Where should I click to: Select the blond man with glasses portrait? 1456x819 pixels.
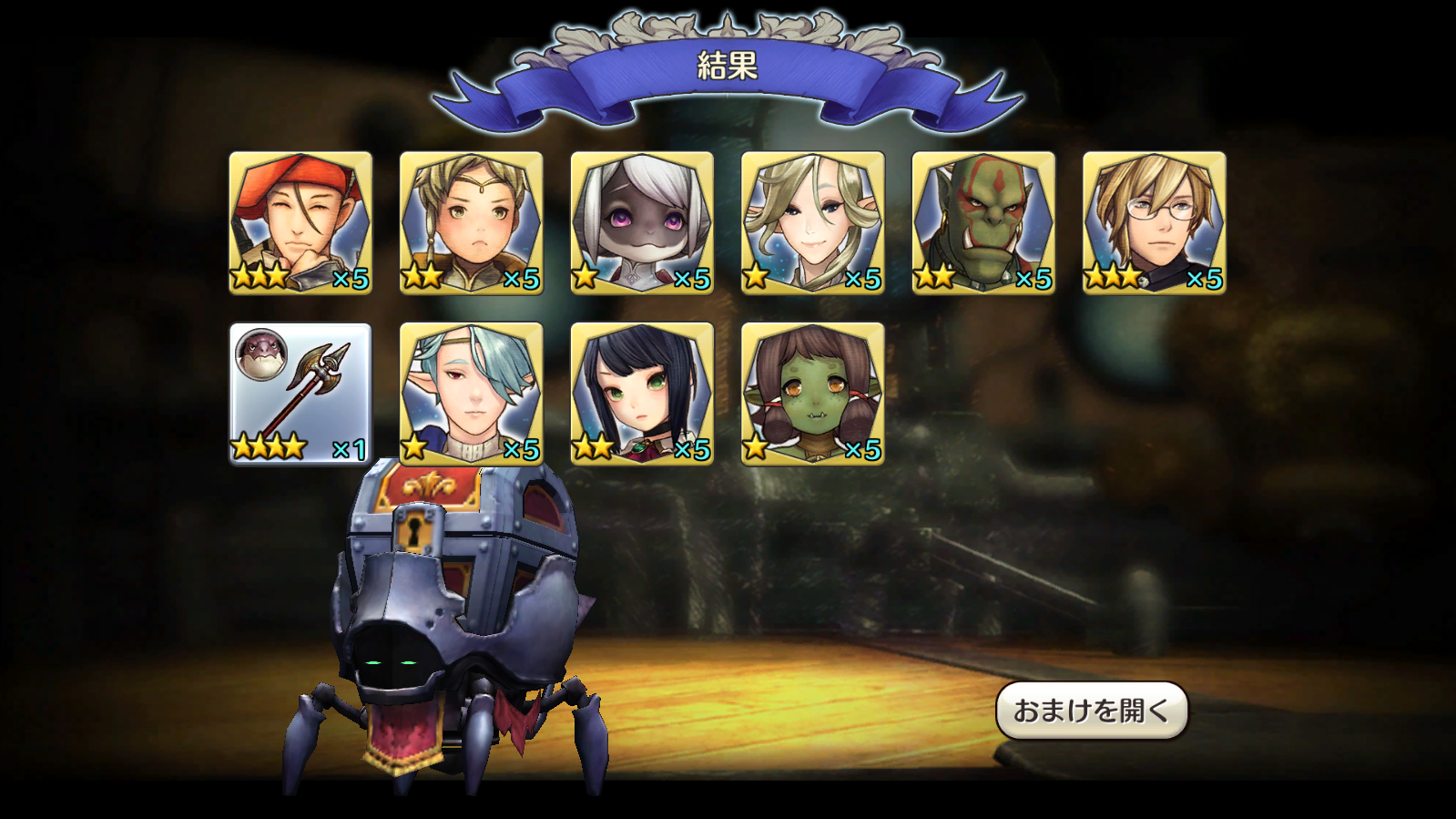click(x=1155, y=219)
